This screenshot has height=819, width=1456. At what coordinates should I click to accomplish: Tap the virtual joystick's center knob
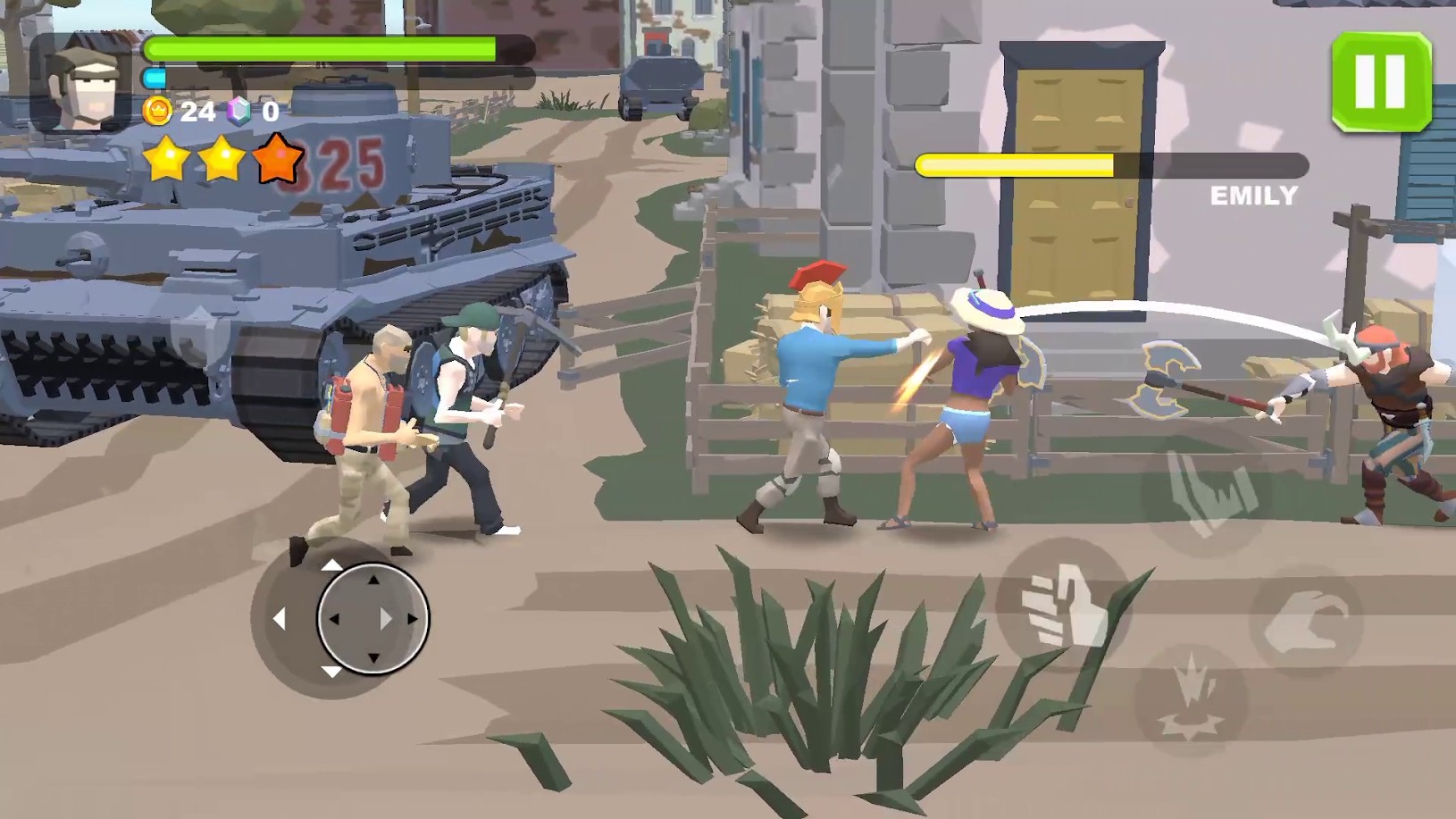(x=372, y=618)
